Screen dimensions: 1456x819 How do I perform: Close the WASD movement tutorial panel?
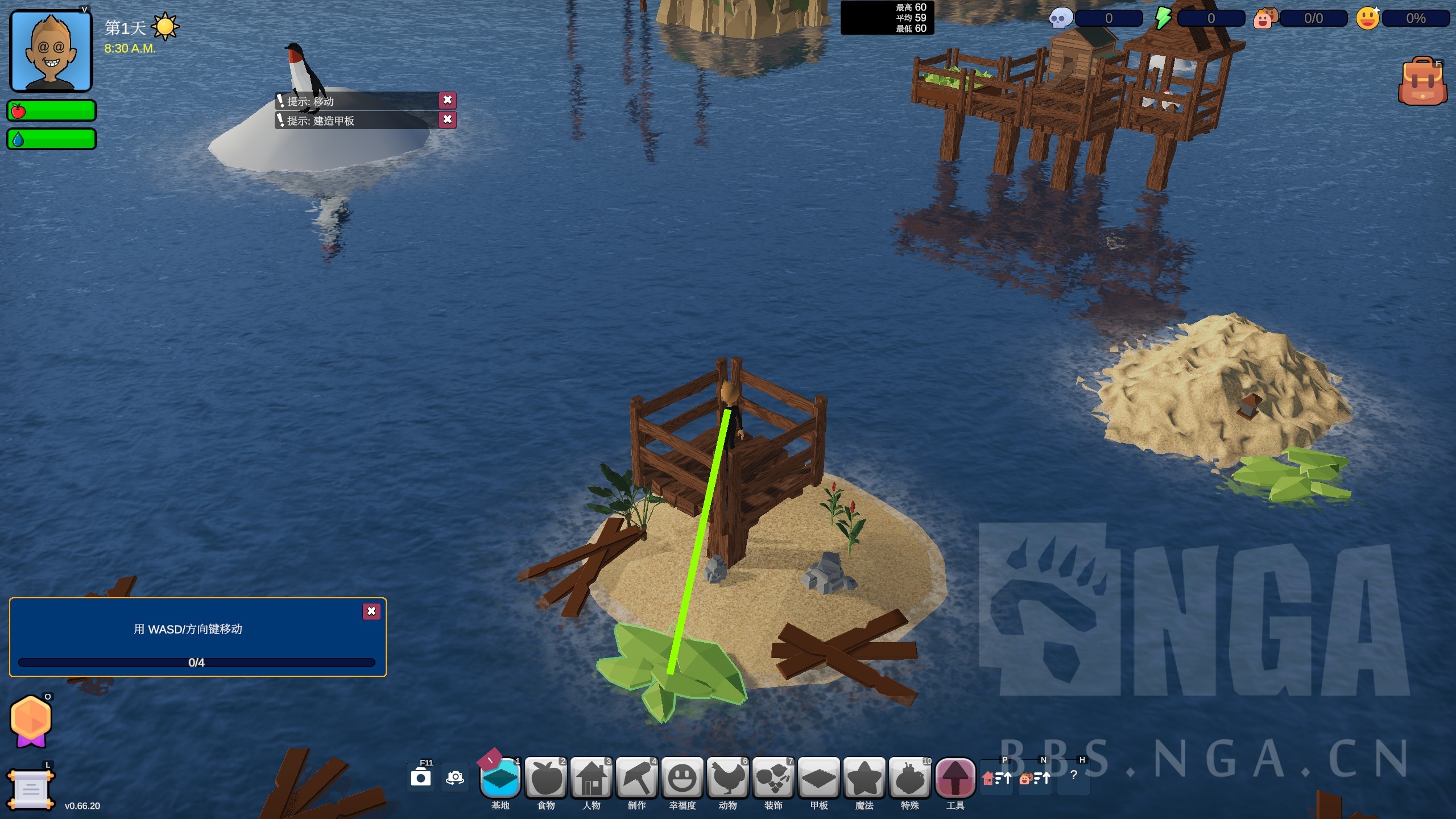pos(371,611)
